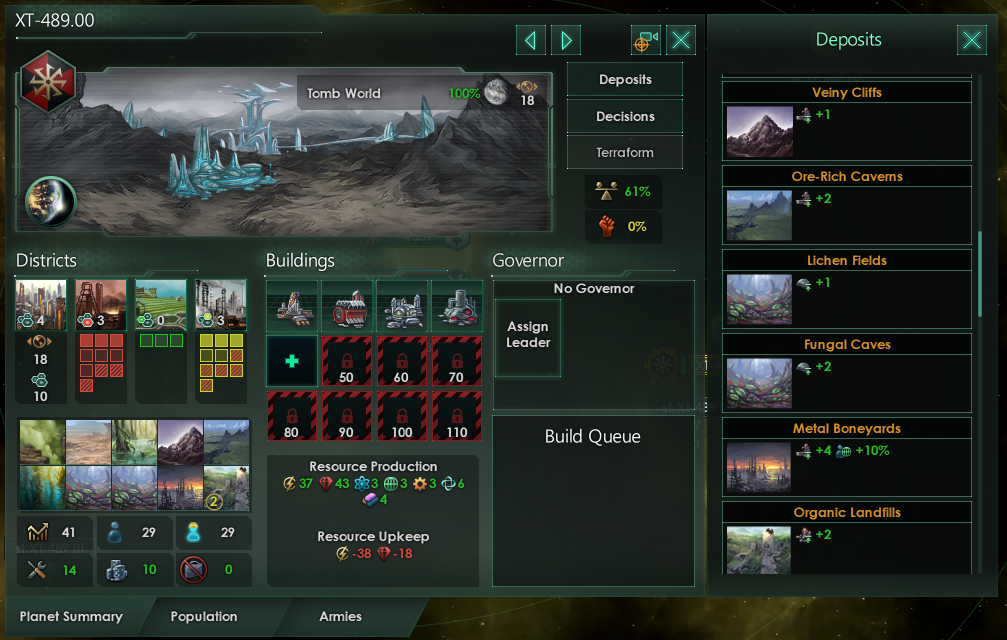Click the Deposits list scrollbar
1007x640 pixels.
(x=980, y=275)
